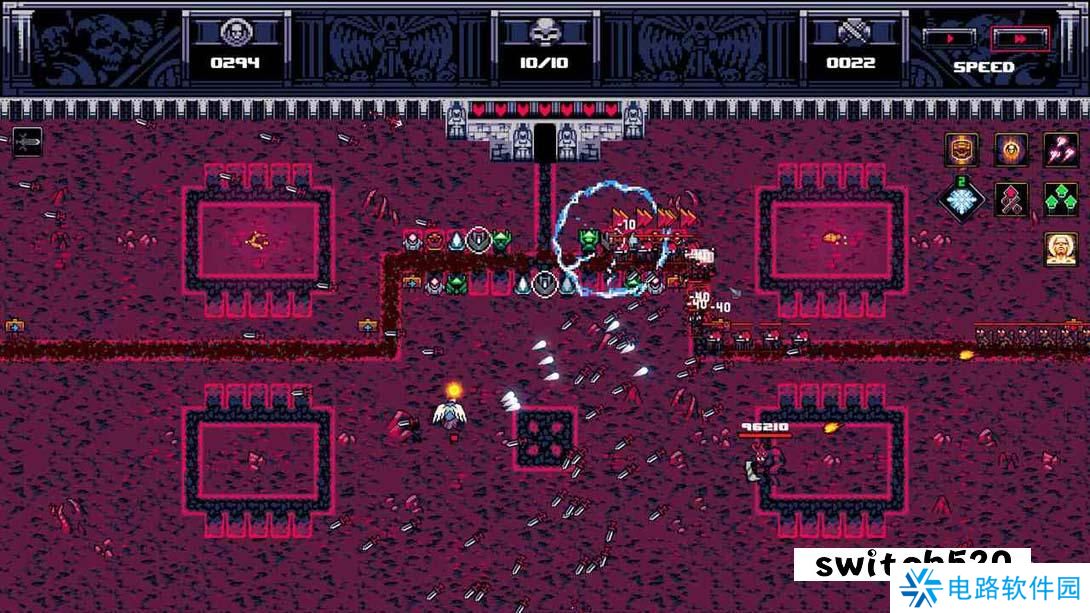Cast the snowflake freeze ability
The width and height of the screenshot is (1090, 613).
(961, 199)
